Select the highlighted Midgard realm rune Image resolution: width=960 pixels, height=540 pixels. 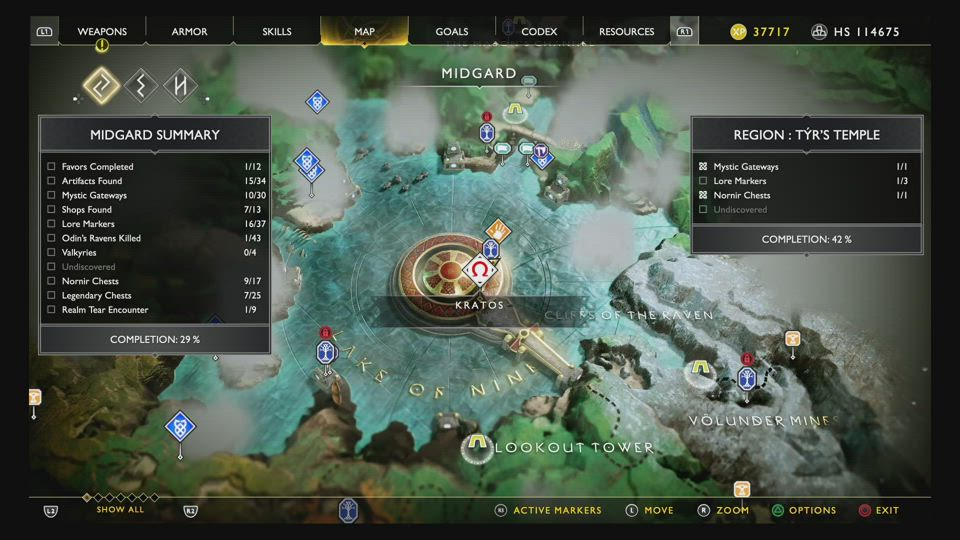[100, 86]
